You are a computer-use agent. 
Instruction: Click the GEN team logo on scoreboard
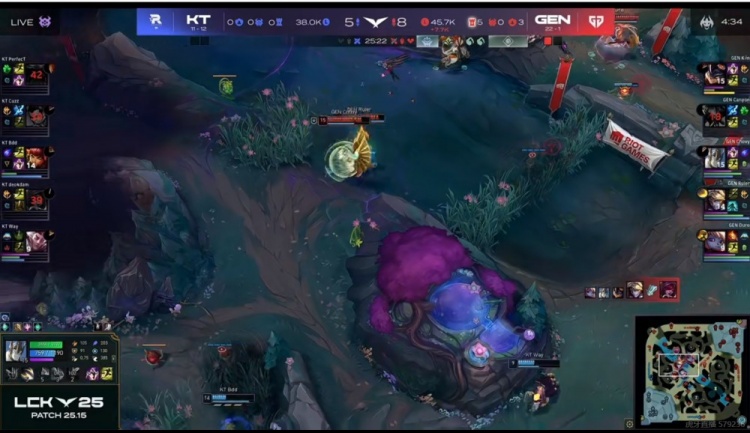[x=595, y=20]
